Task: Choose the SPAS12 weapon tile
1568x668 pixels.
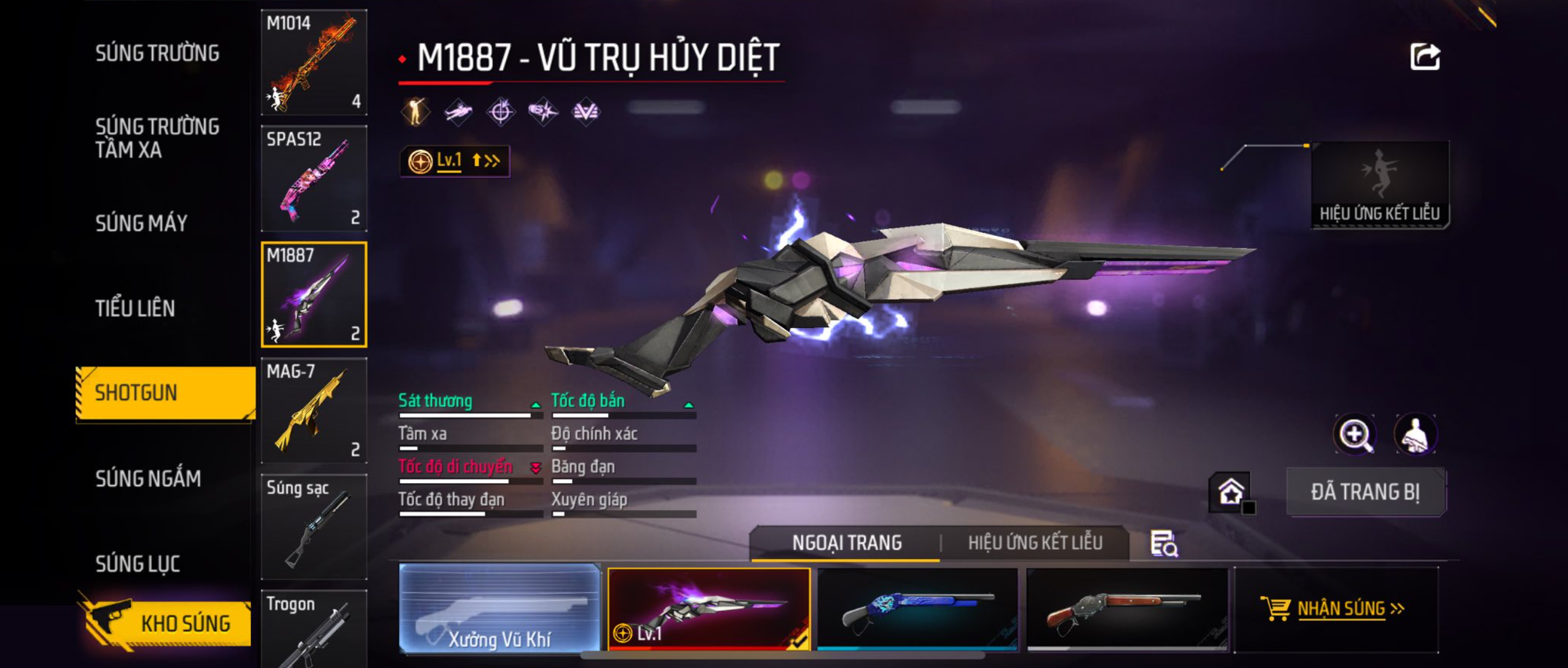Action: 314,178
